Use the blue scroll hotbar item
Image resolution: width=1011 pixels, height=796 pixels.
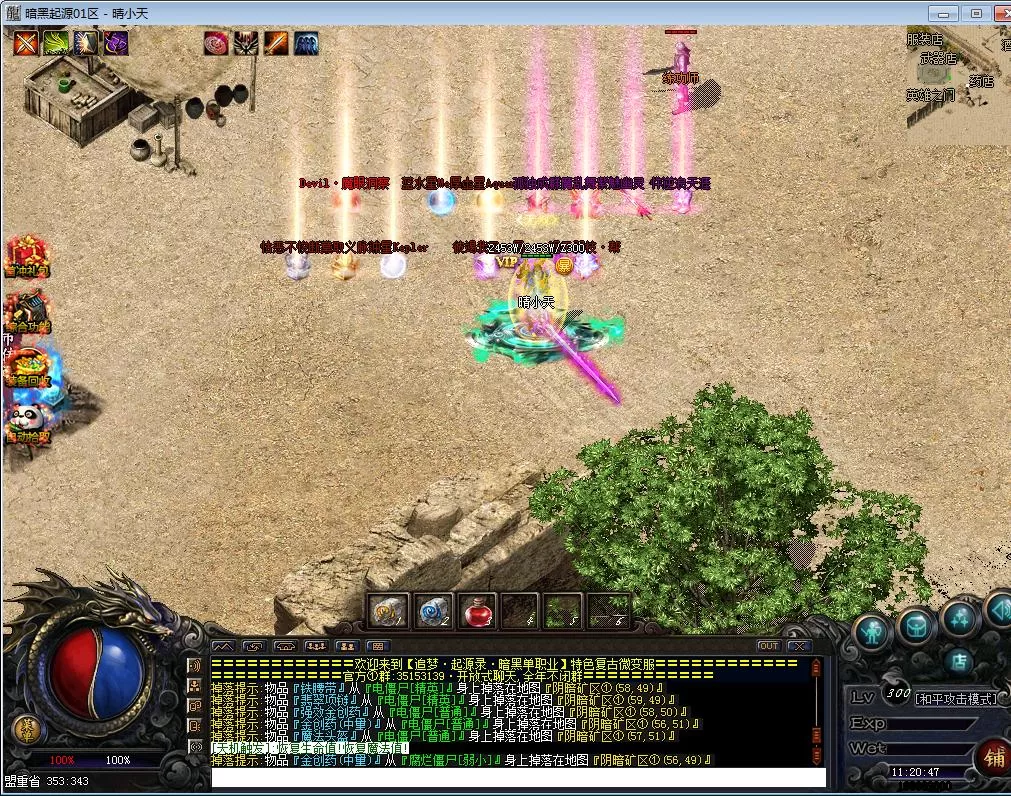(x=433, y=611)
